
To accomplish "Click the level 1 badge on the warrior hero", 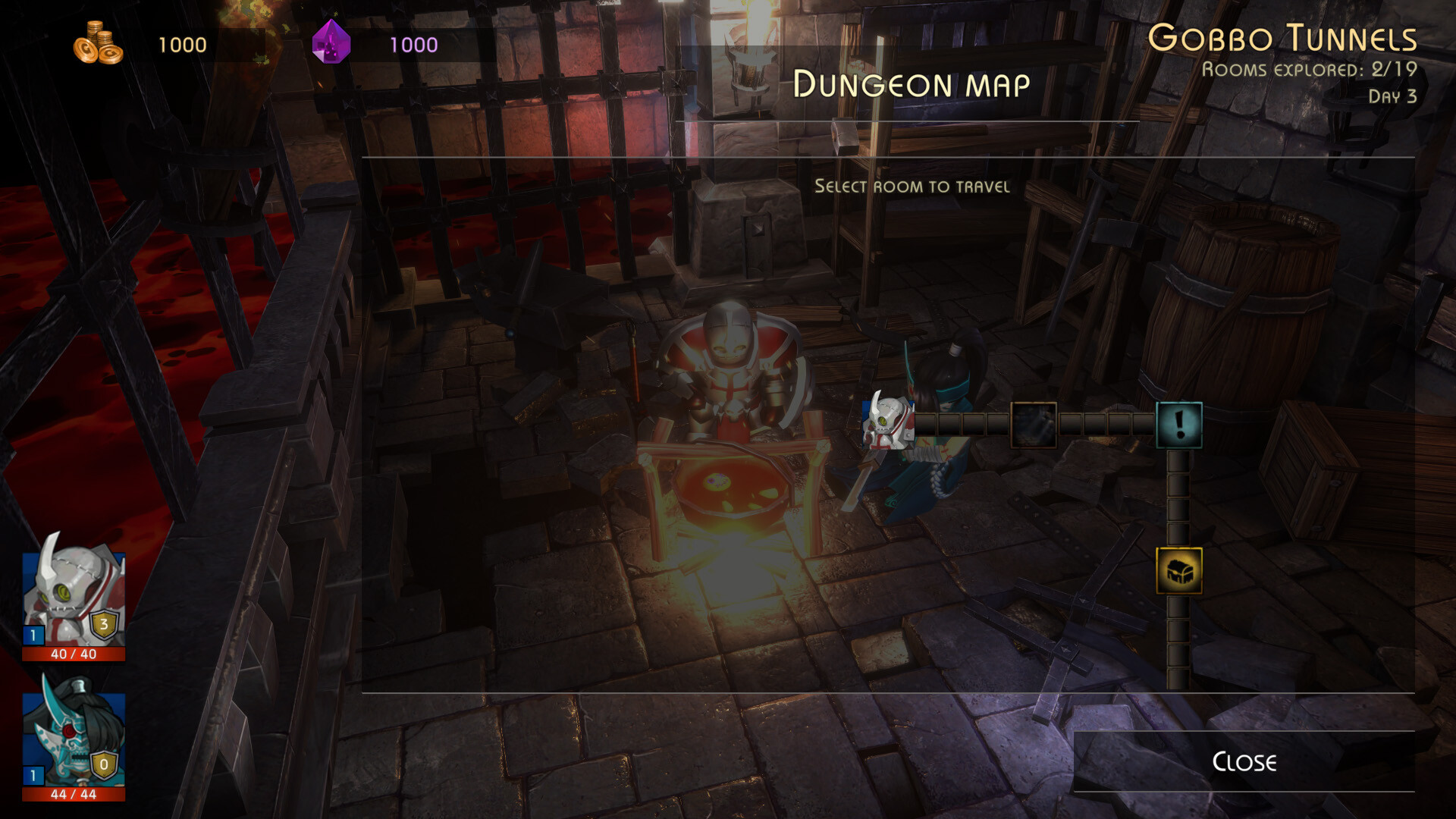I will coord(32,776).
